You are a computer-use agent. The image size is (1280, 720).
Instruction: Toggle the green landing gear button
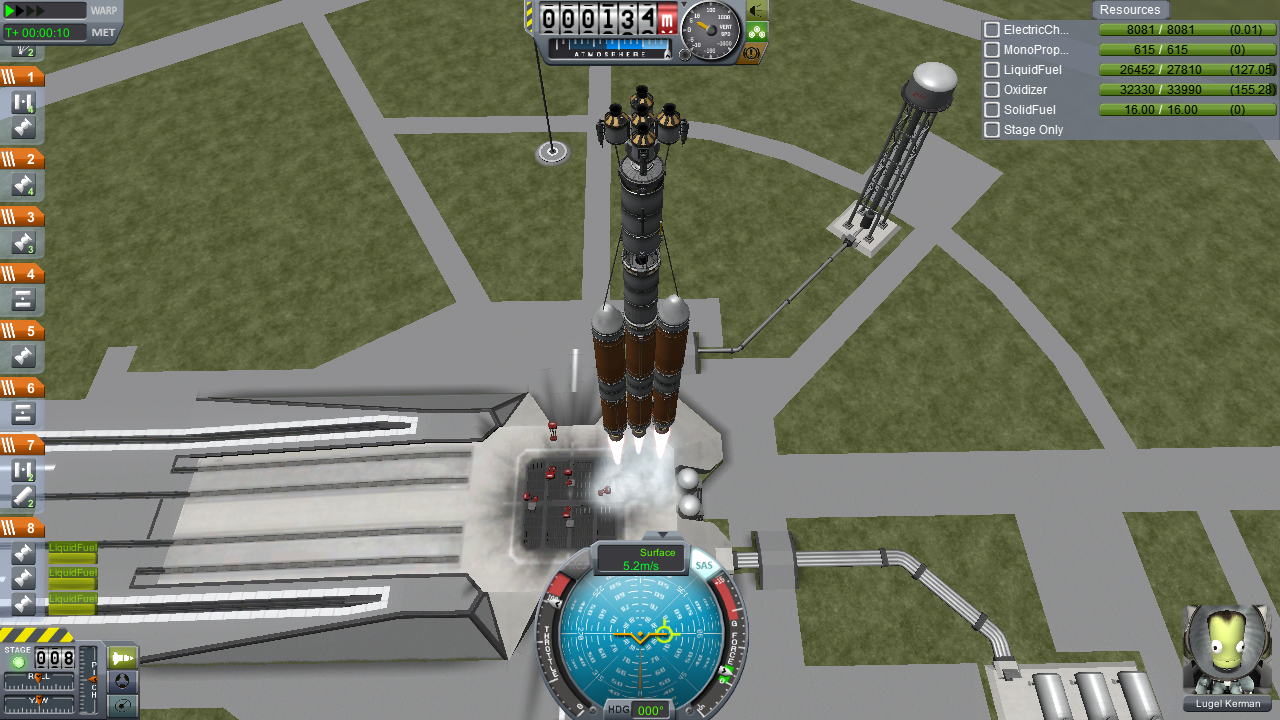pyautogui.click(x=757, y=32)
